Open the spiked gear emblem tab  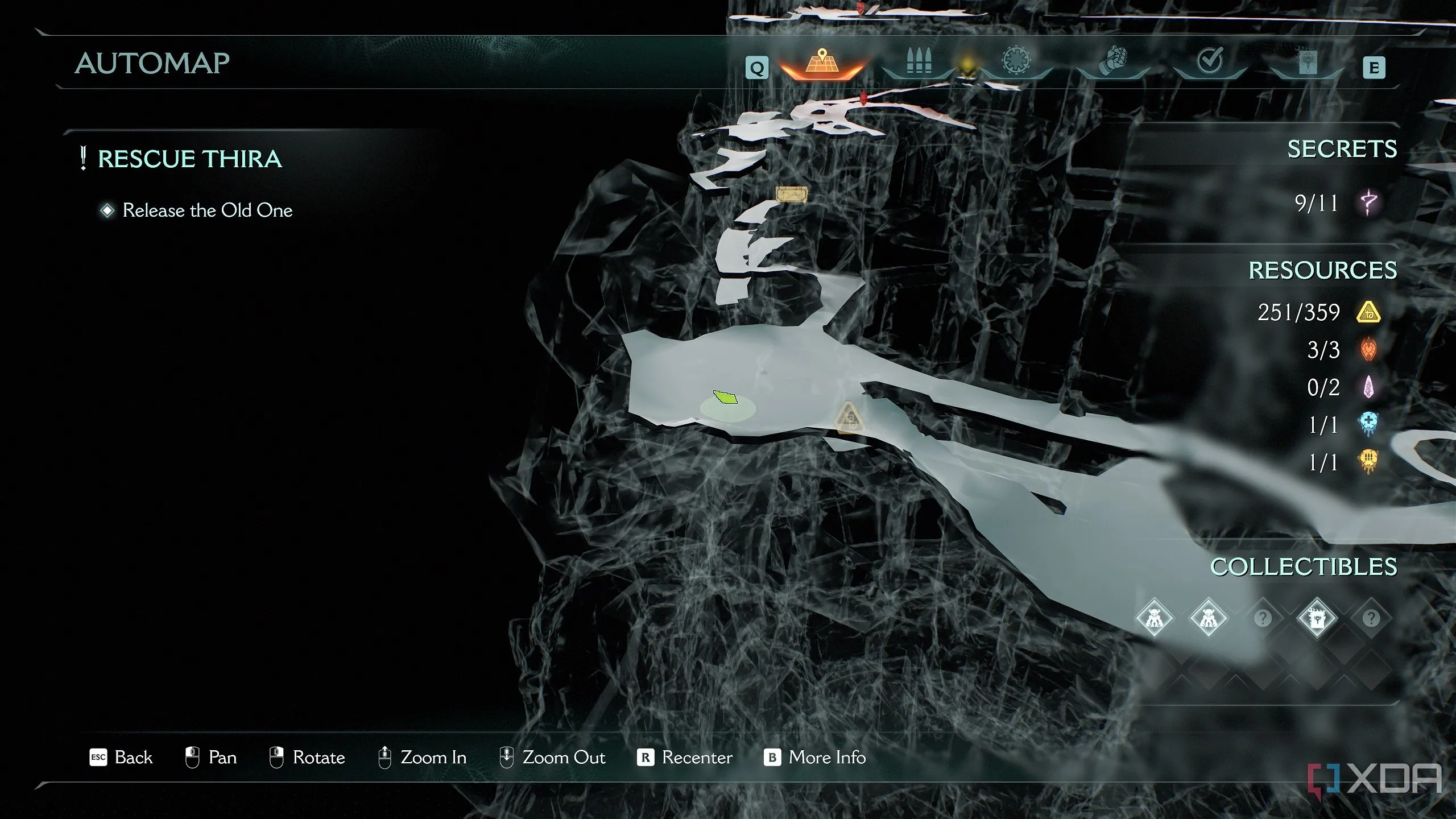1016,61
